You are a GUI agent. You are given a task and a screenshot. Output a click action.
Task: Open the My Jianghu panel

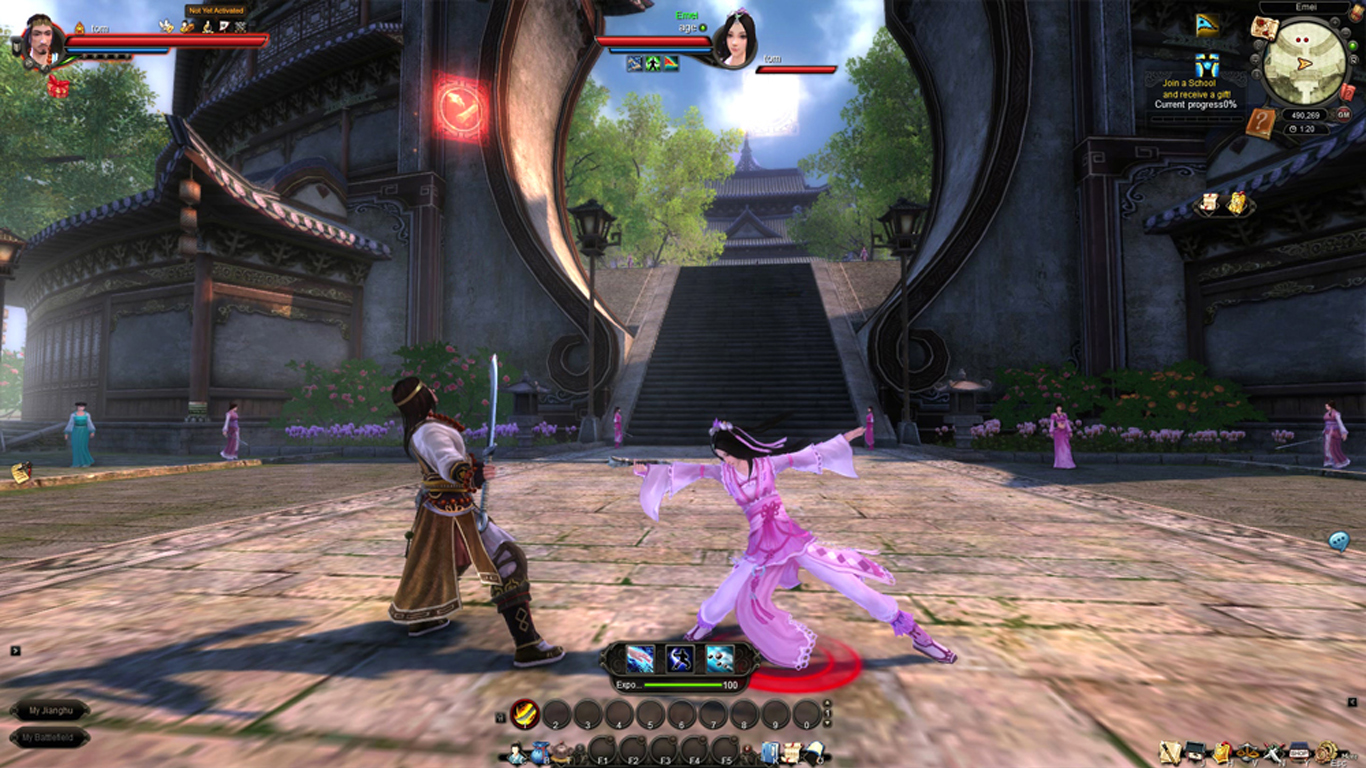click(x=50, y=710)
